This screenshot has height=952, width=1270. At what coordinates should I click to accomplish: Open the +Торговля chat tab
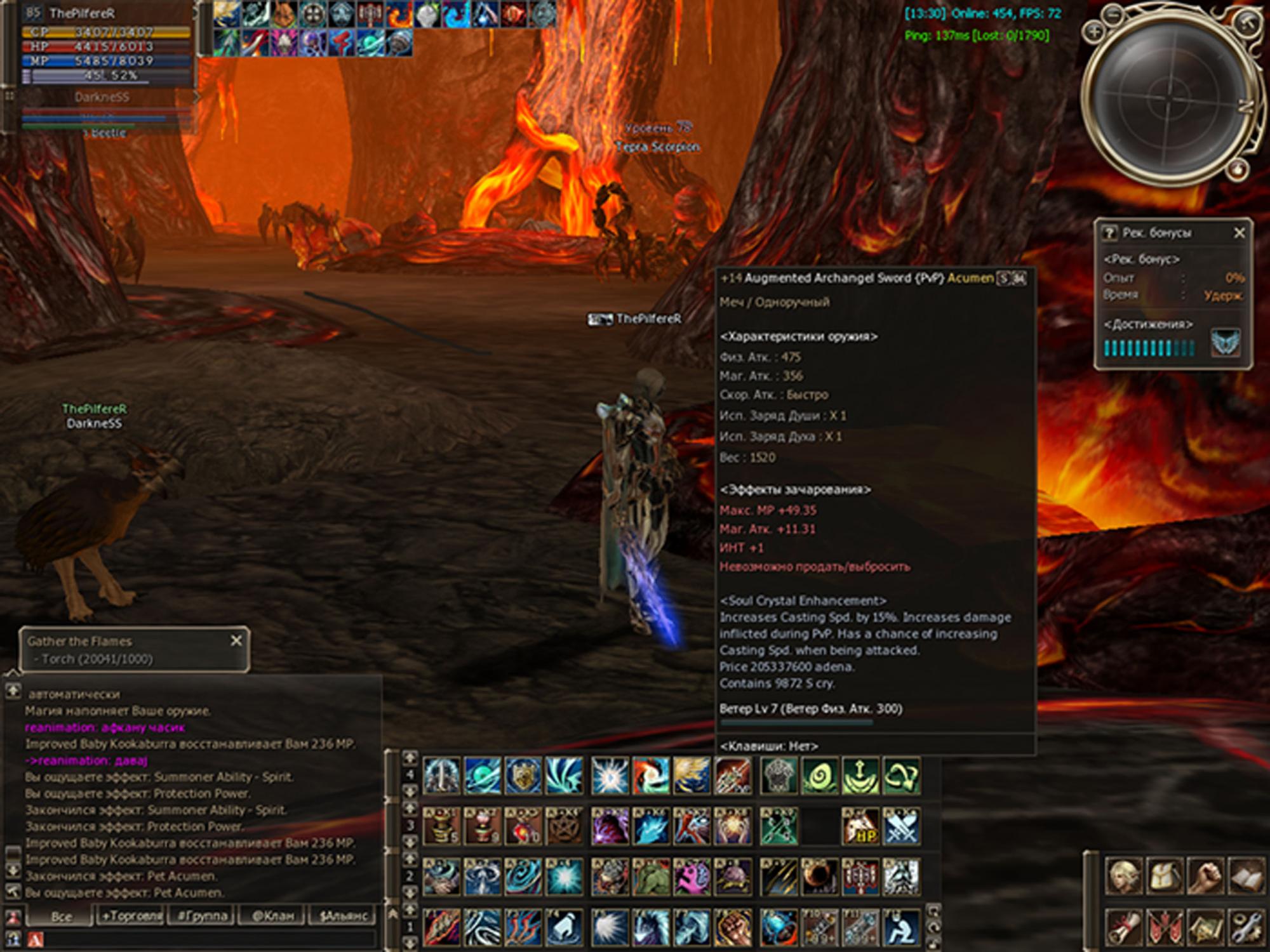click(131, 916)
